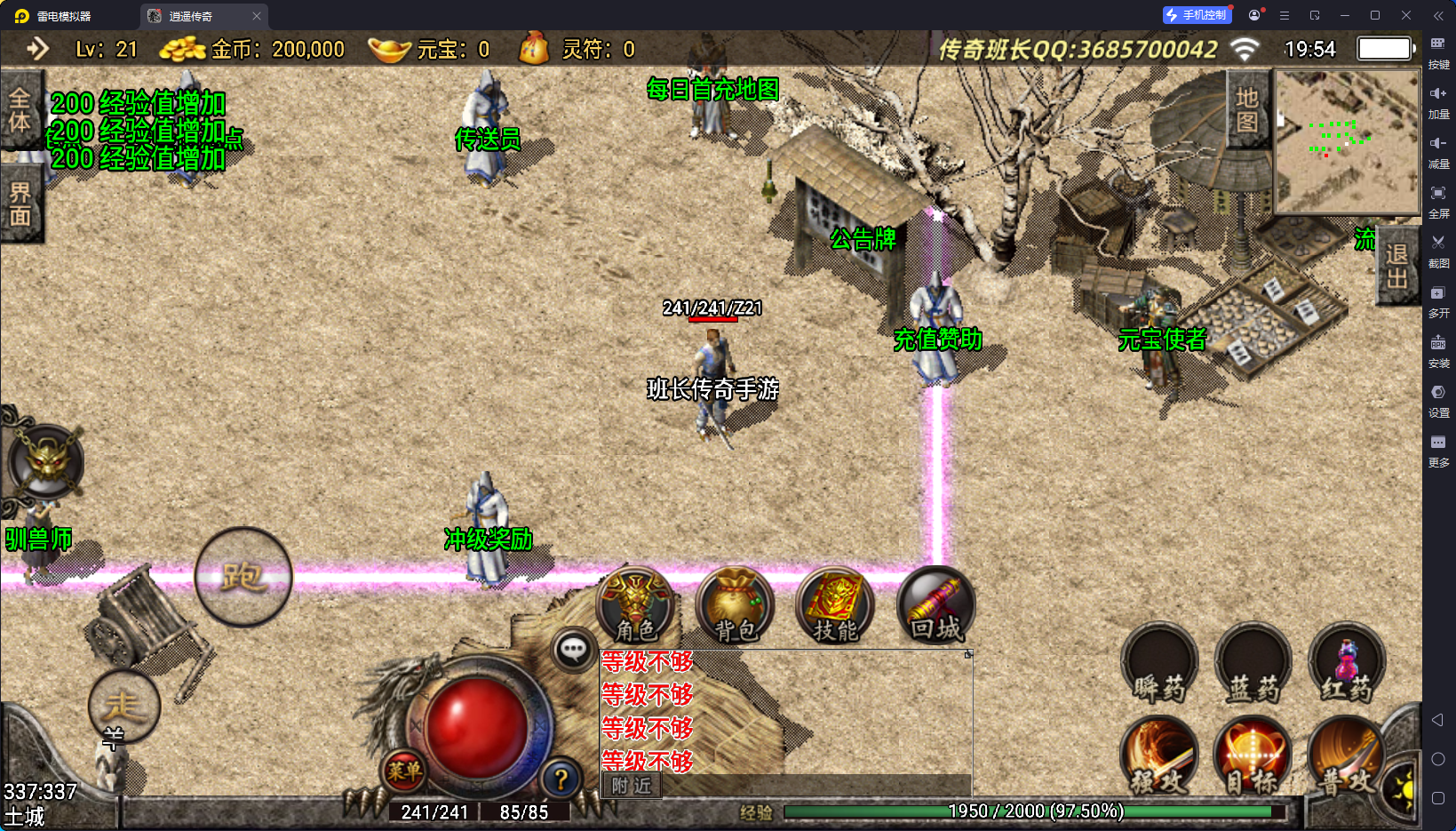Switch to 跑 run mode
Image resolution: width=1456 pixels, height=831 pixels.
tap(243, 577)
